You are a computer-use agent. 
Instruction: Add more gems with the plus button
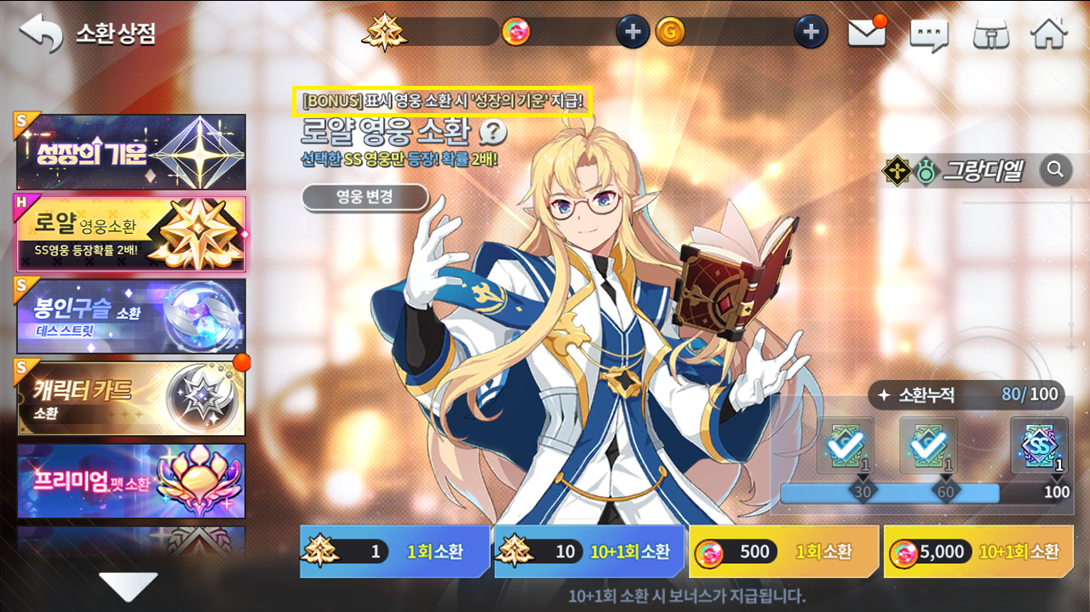[x=631, y=32]
